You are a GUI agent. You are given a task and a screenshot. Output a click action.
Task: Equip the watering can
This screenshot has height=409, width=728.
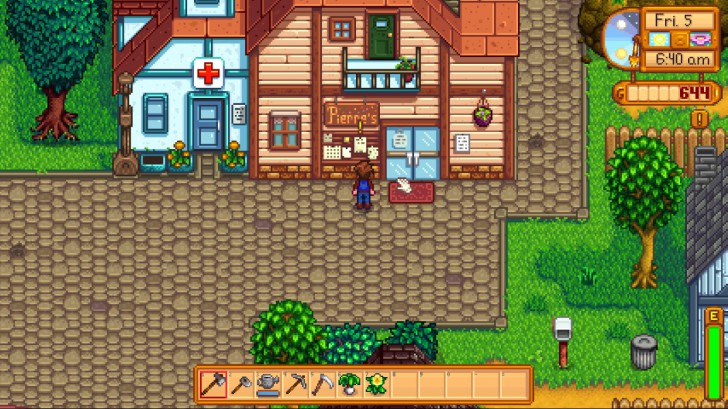(x=268, y=384)
